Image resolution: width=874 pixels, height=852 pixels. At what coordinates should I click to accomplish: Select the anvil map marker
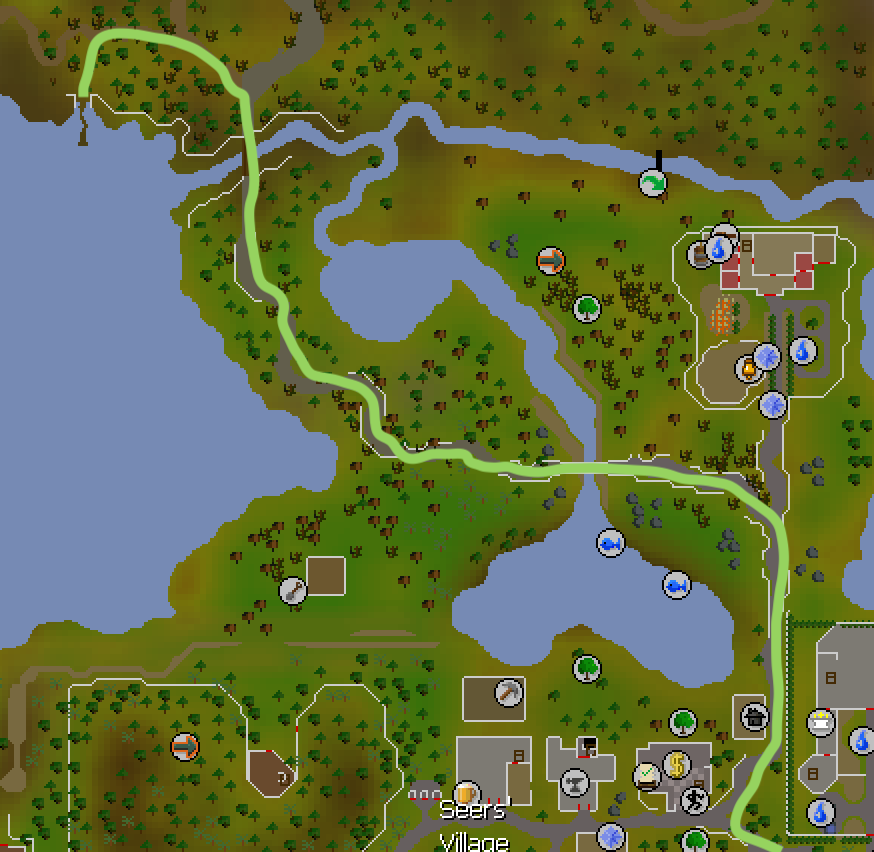click(x=575, y=781)
